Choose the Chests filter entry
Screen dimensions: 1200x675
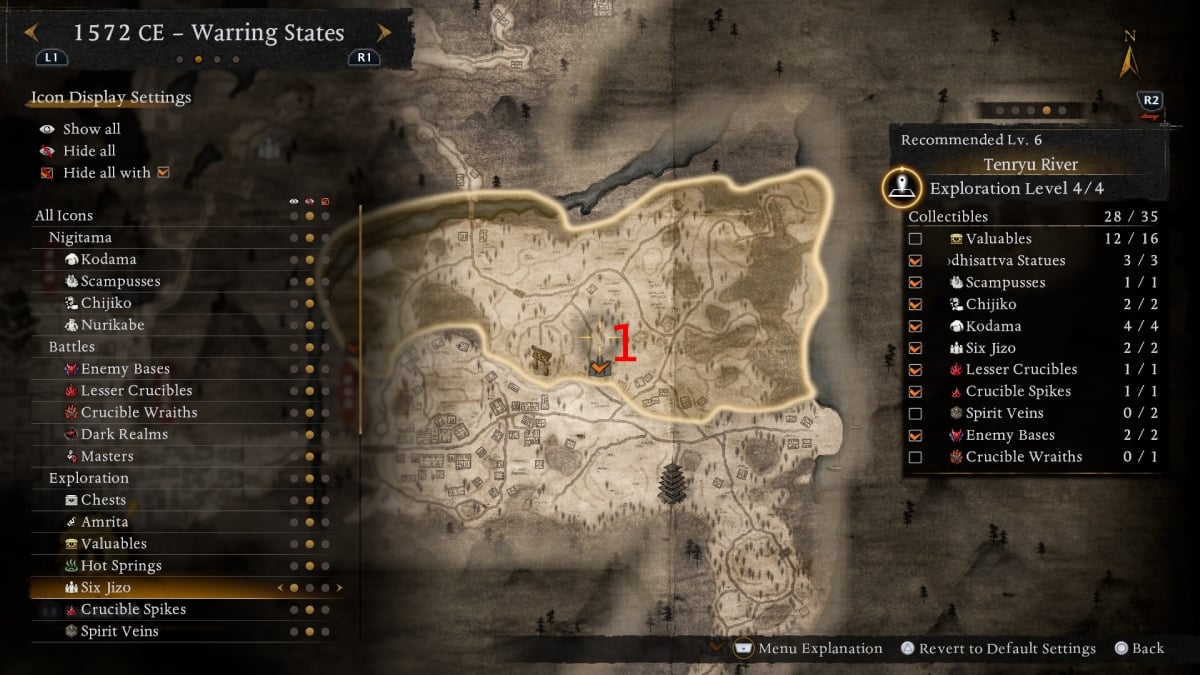[103, 500]
